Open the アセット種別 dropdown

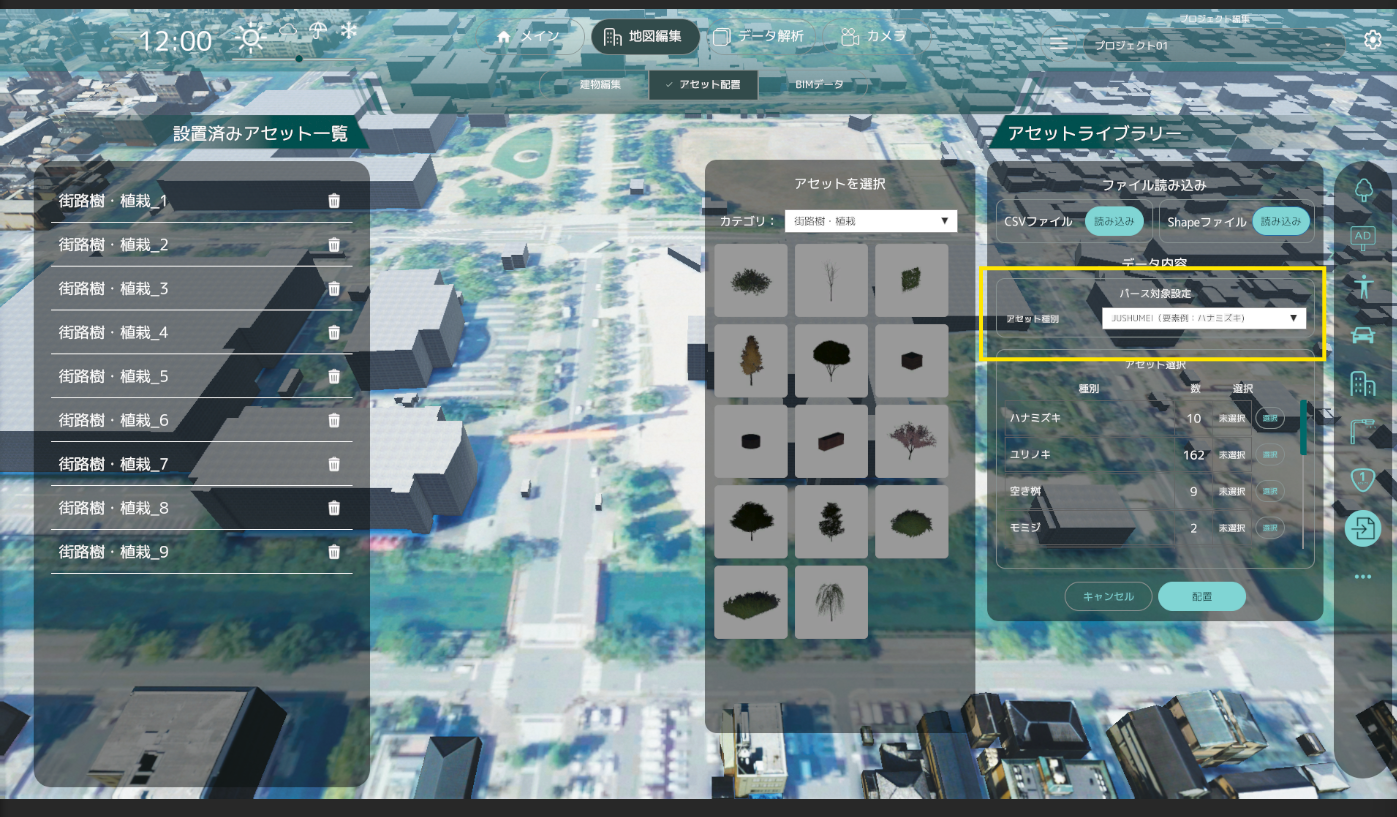click(1203, 318)
